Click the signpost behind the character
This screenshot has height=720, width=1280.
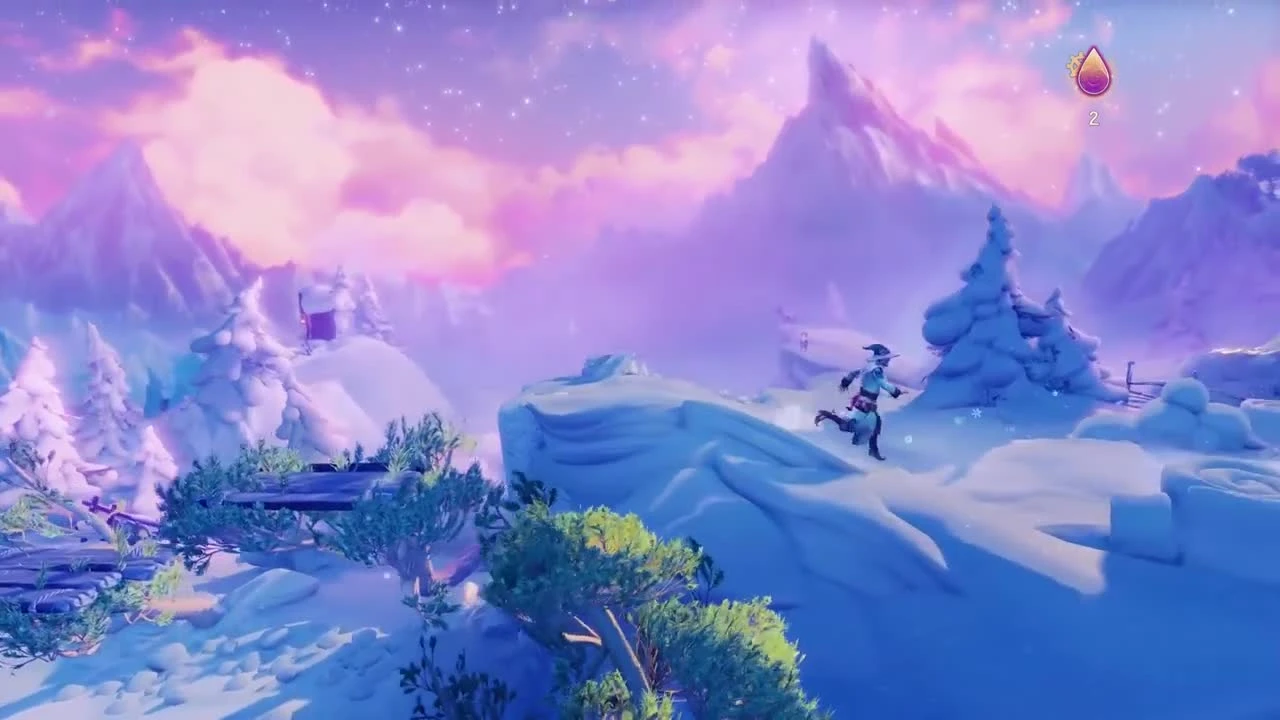[x=803, y=337]
